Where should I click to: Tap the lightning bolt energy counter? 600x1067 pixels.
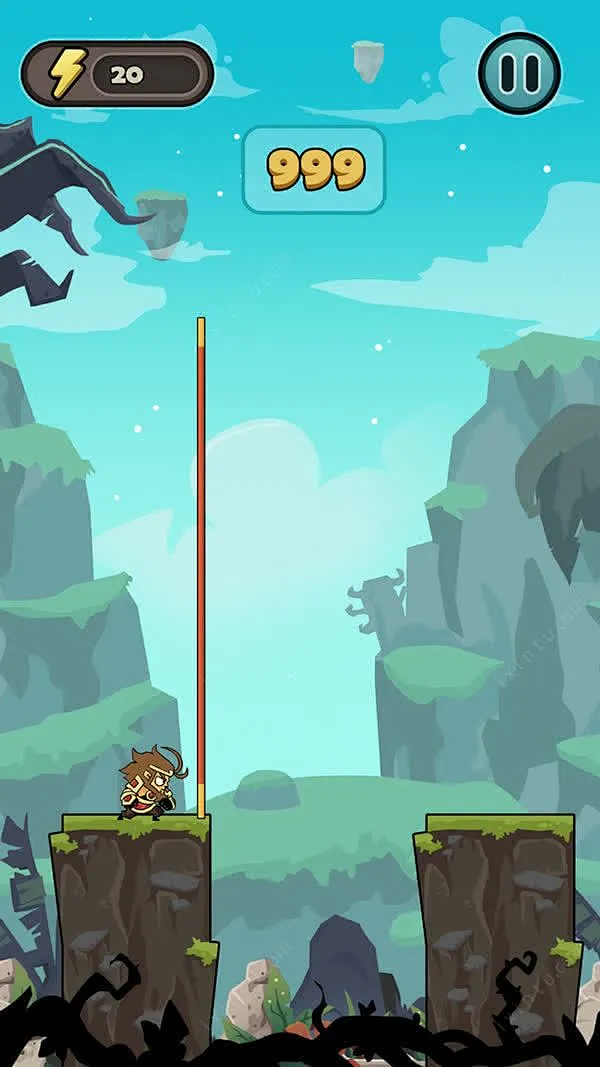pyautogui.click(x=117, y=74)
